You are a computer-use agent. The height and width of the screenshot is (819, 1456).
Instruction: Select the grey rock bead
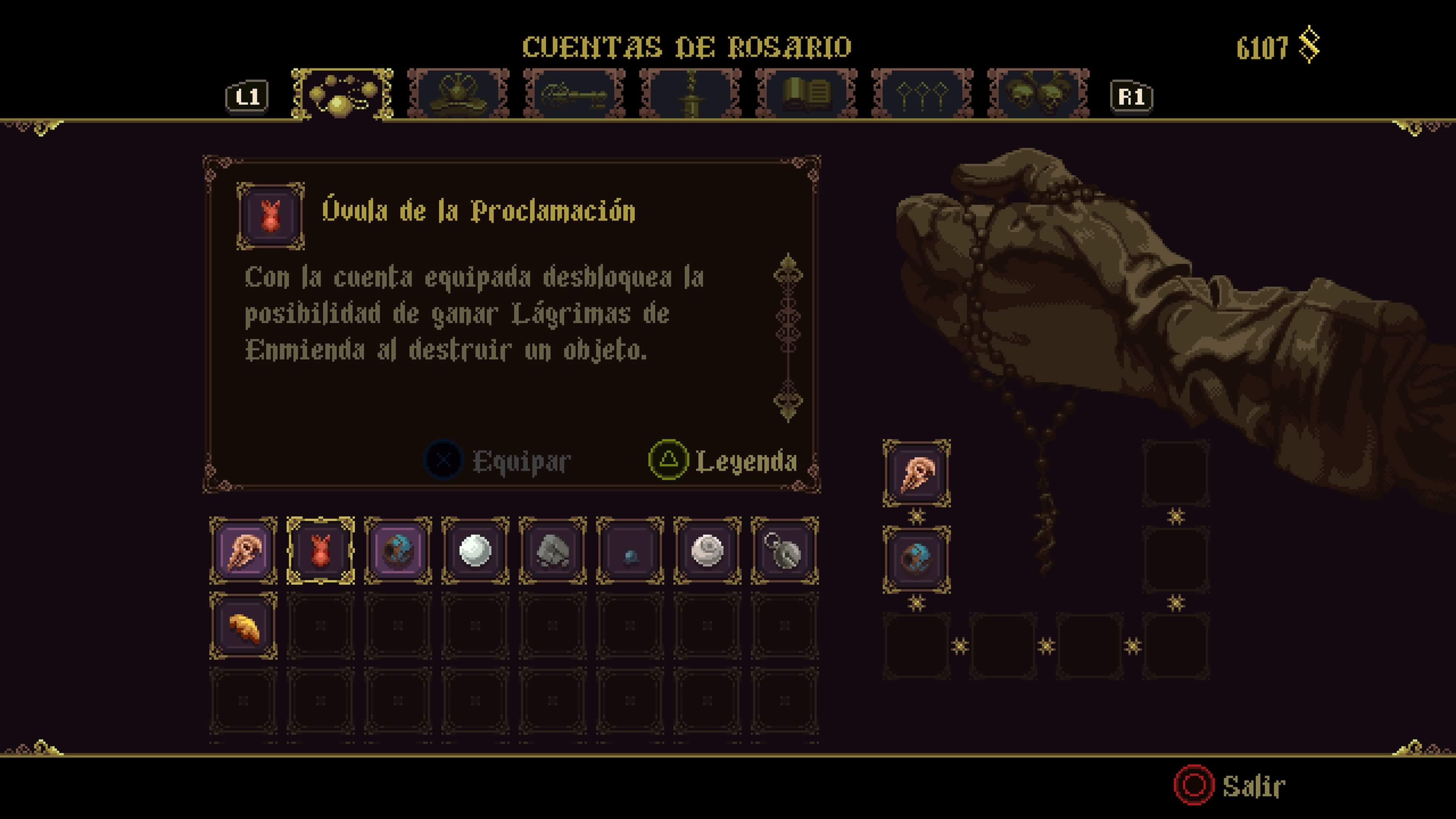(x=553, y=551)
